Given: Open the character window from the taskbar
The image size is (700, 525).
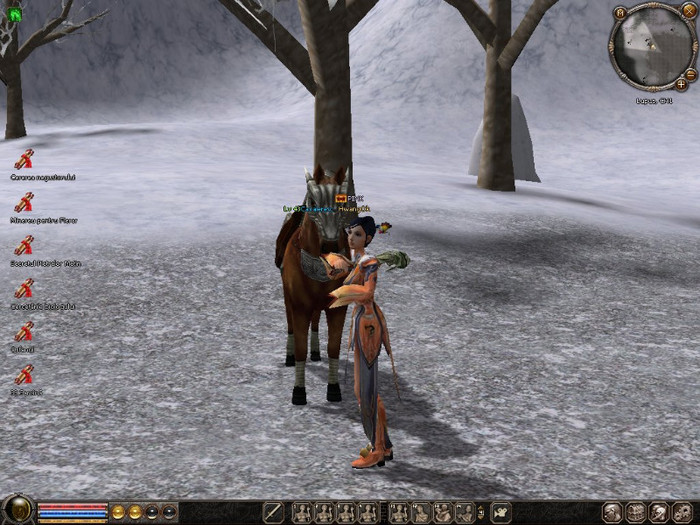Looking at the screenshot, I should tap(612, 513).
